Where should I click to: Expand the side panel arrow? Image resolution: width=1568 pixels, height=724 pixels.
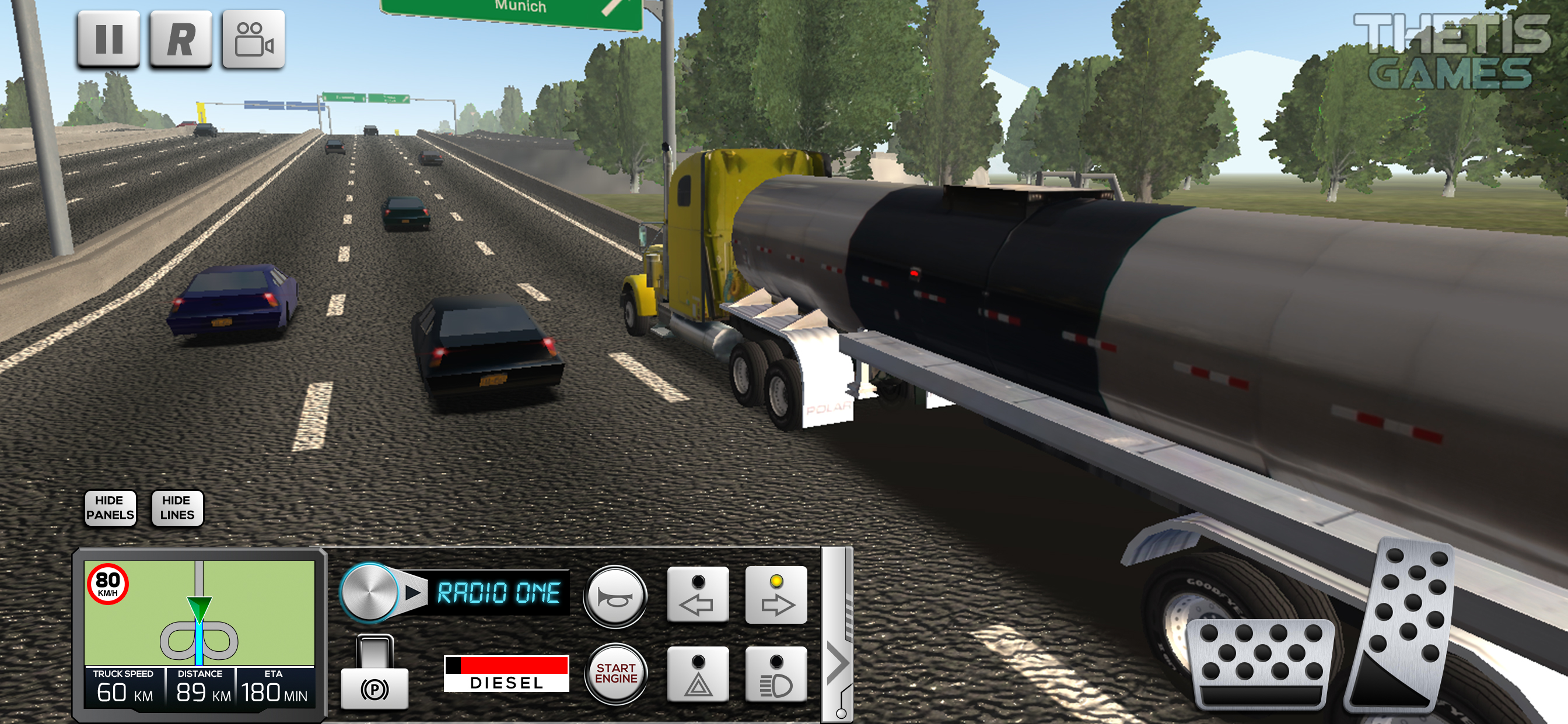coord(838,663)
